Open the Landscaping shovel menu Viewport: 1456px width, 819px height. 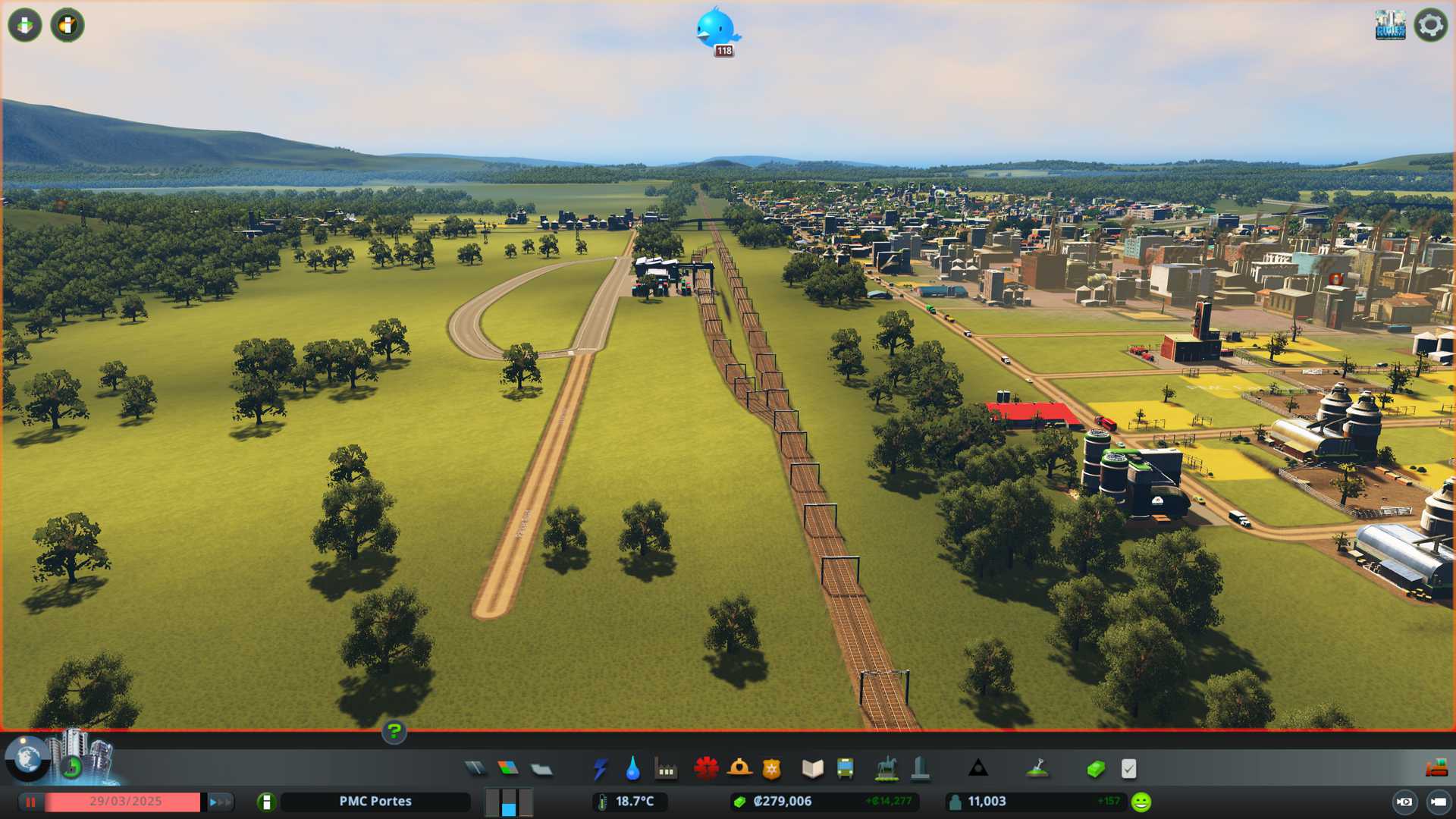pyautogui.click(x=1037, y=769)
